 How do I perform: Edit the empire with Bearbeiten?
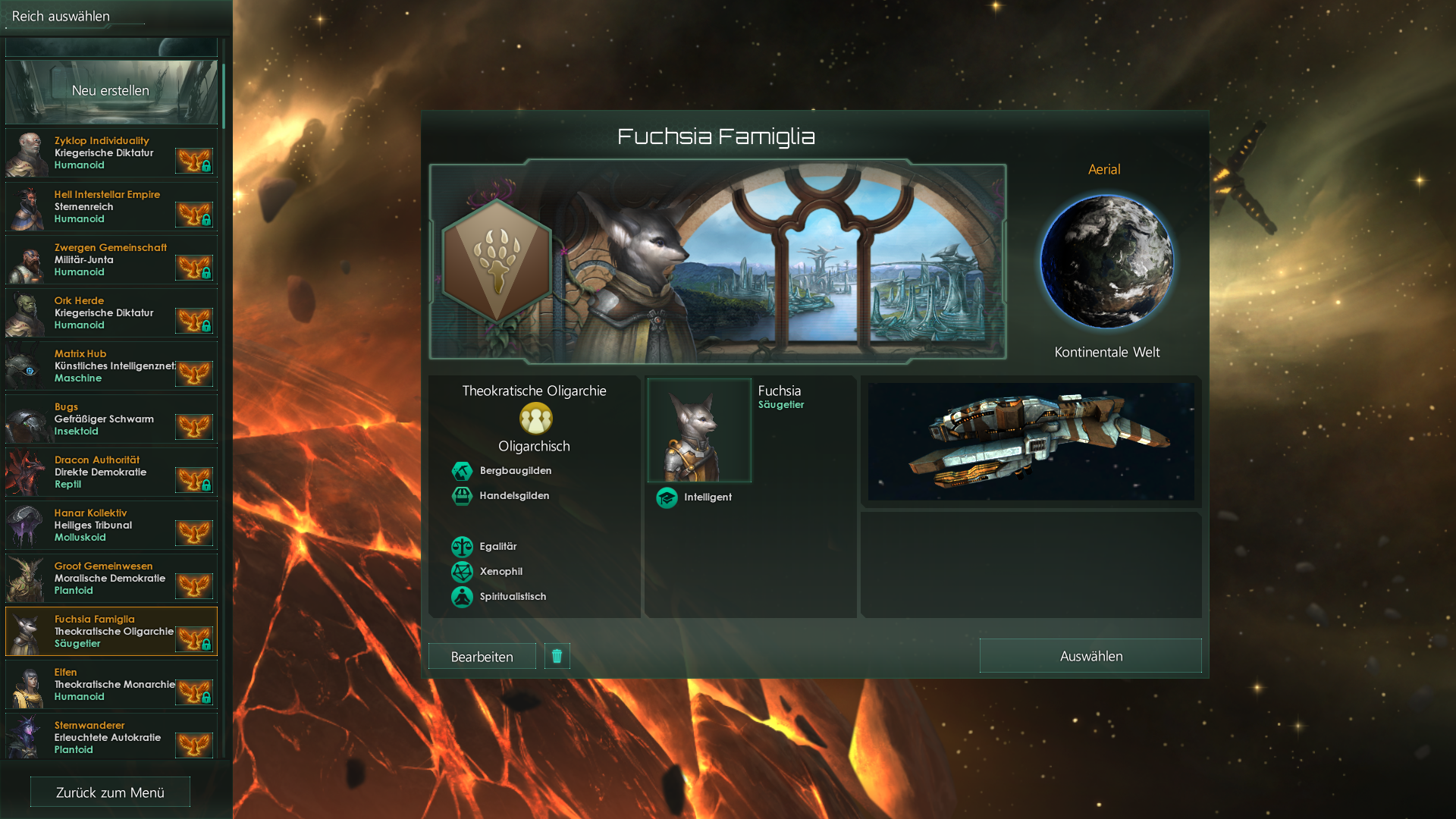[x=482, y=657]
